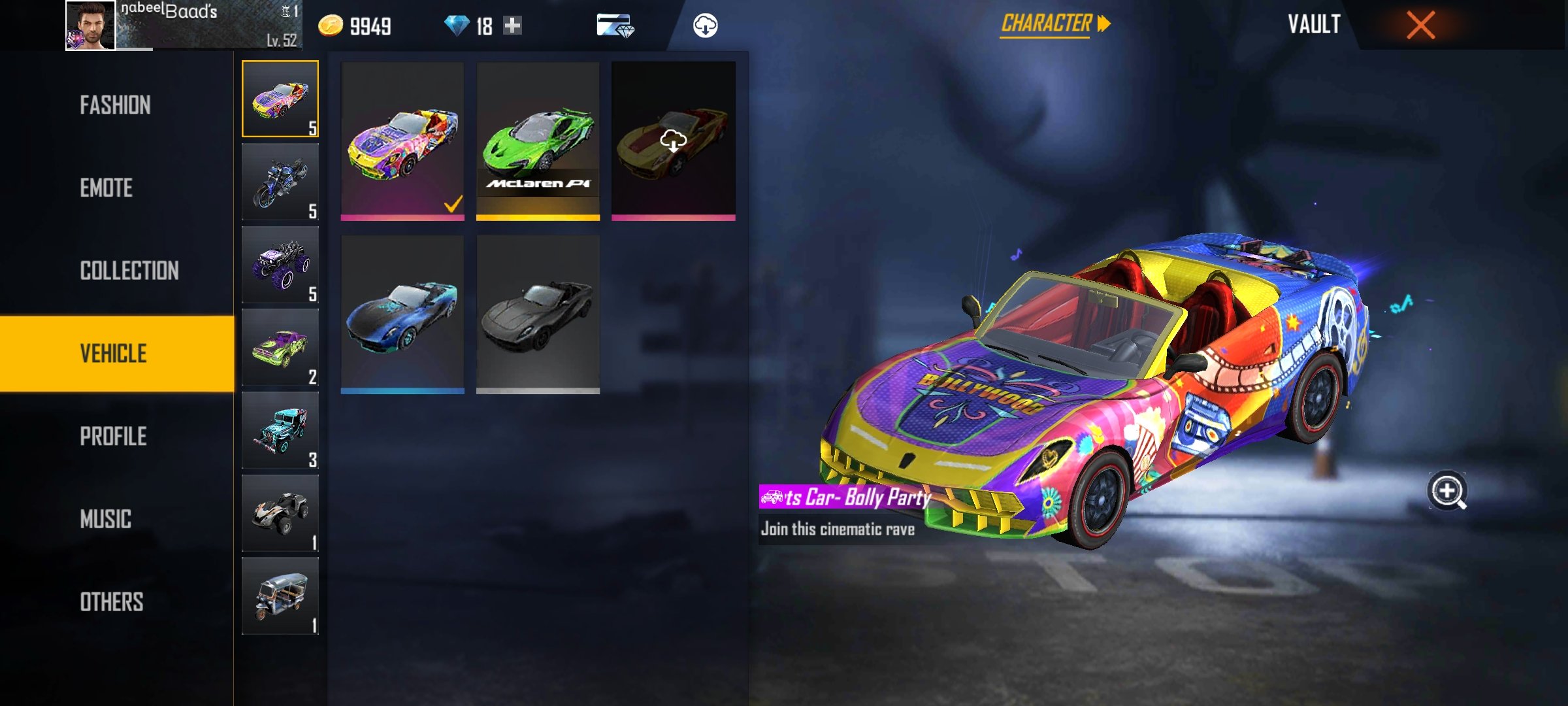Download the locked red and gold car skin

pos(673,141)
